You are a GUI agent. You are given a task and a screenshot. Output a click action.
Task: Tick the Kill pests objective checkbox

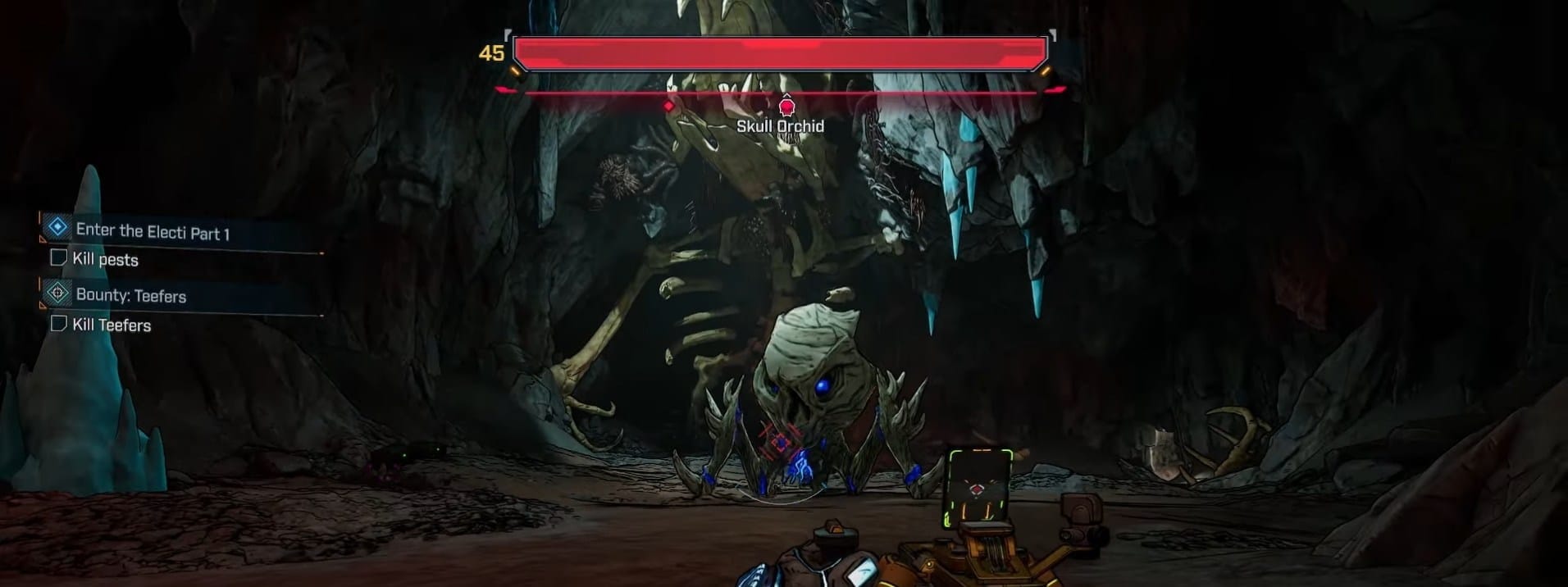coord(58,258)
